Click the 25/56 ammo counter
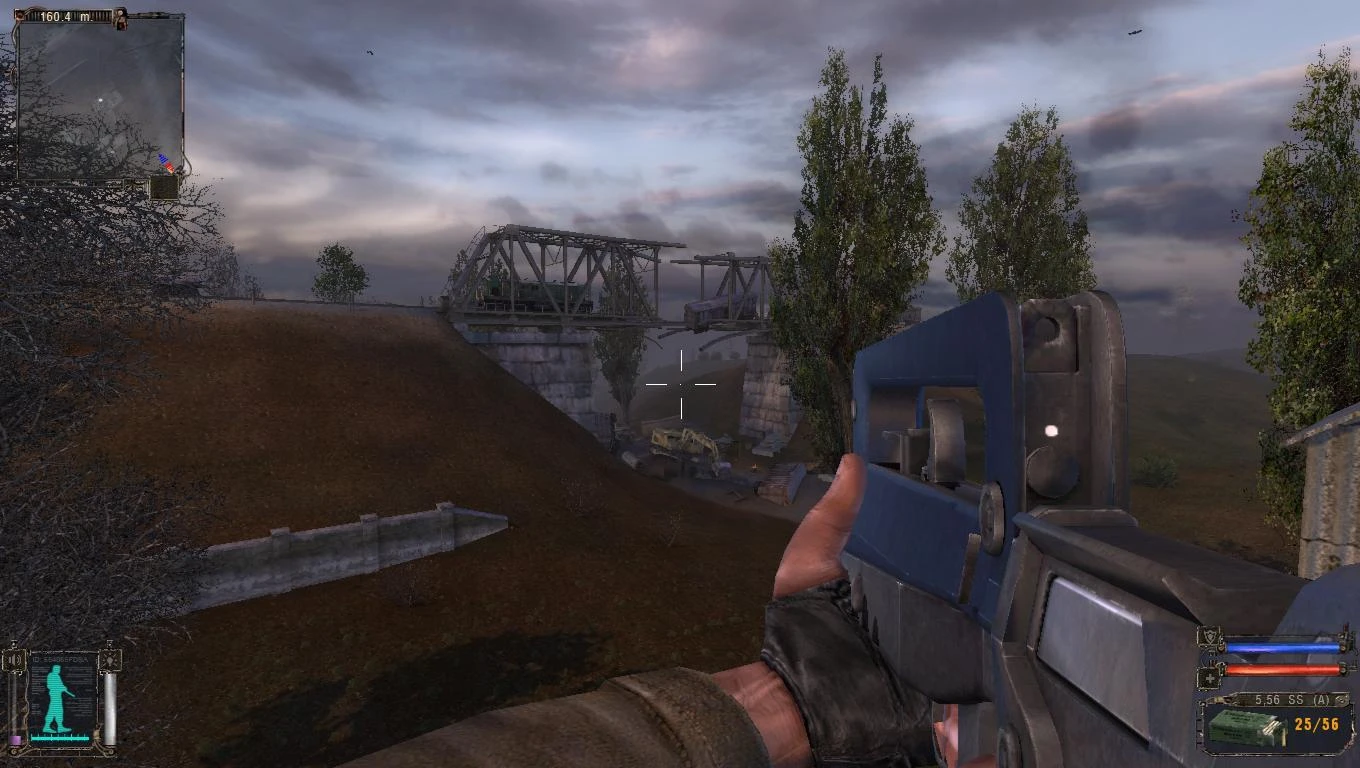This screenshot has height=768, width=1360. (x=1317, y=725)
